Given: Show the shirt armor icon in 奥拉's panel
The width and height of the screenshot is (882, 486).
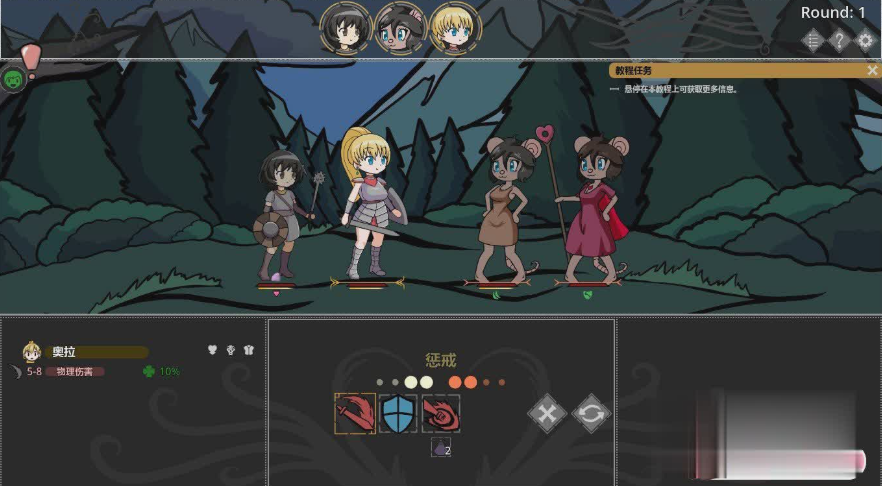Looking at the screenshot, I should pyautogui.click(x=249, y=351).
